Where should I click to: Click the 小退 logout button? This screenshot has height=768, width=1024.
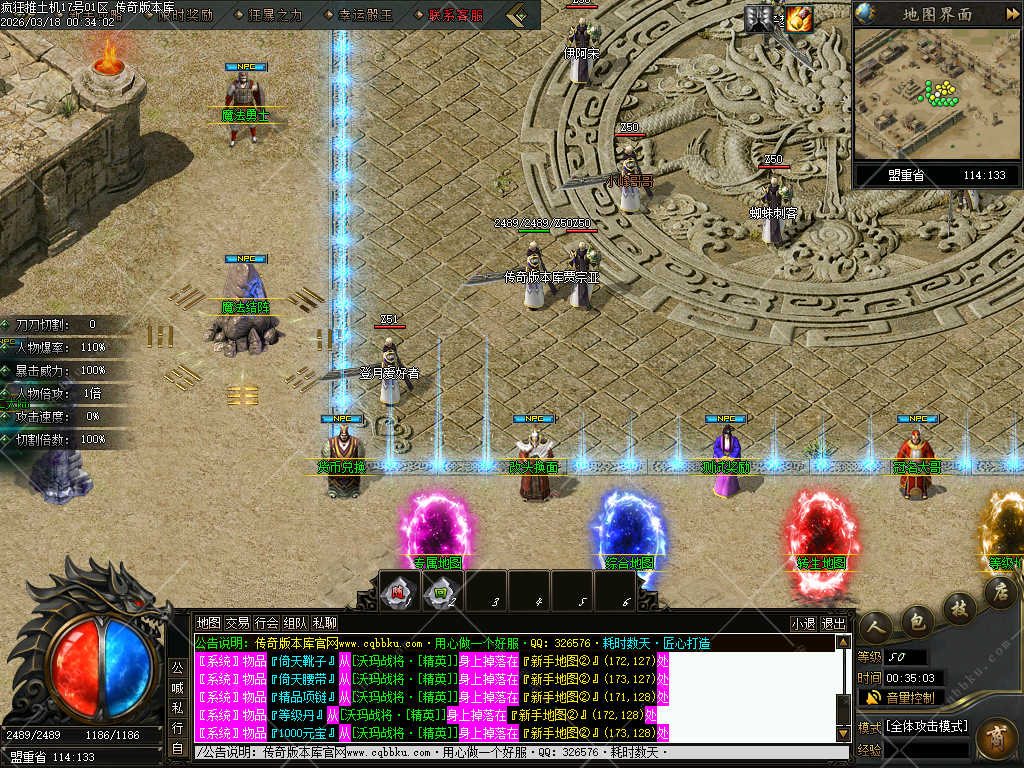[803, 623]
